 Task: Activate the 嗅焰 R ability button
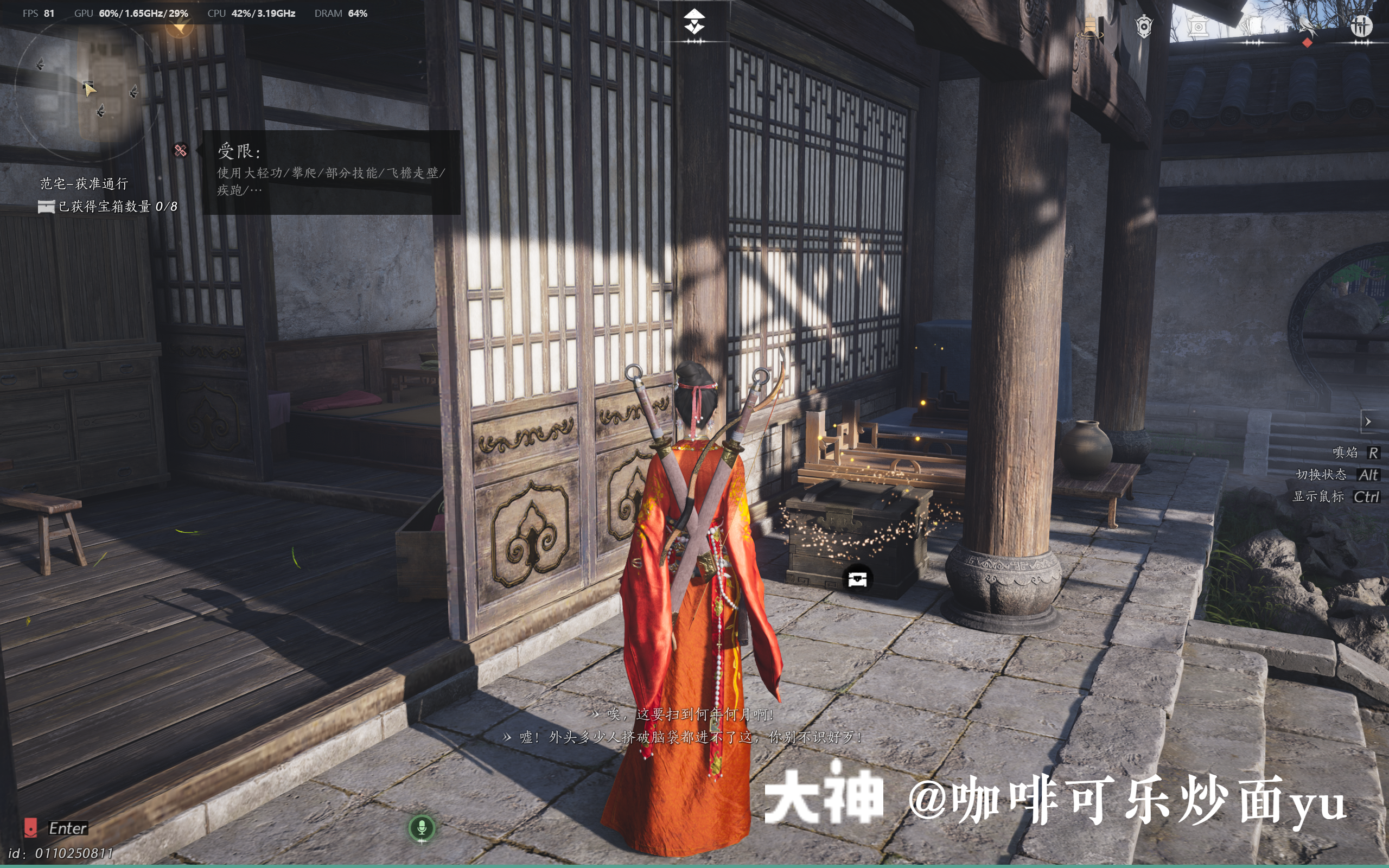click(x=1356, y=453)
